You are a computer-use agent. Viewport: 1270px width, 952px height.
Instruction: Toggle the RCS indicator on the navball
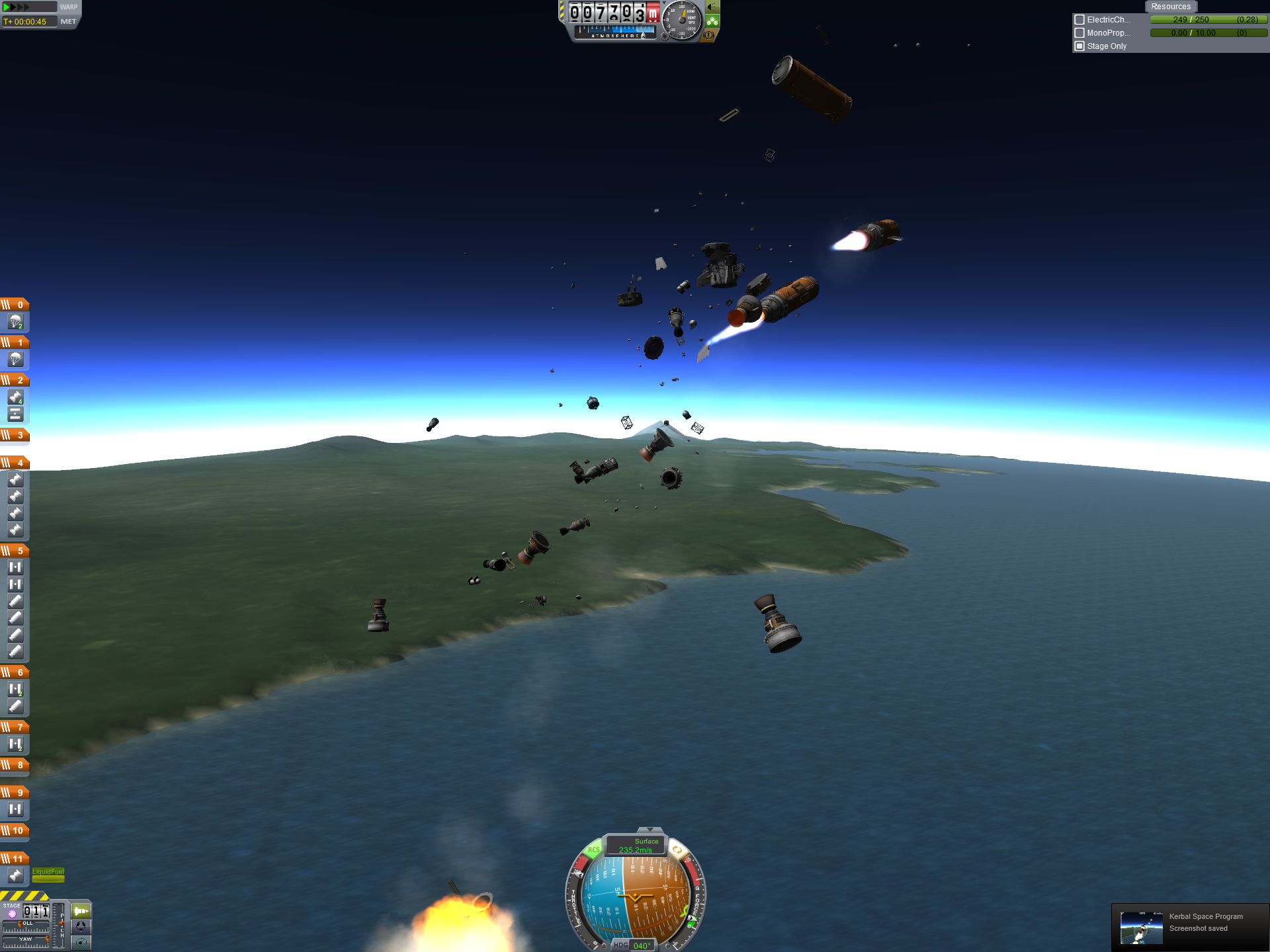click(593, 850)
